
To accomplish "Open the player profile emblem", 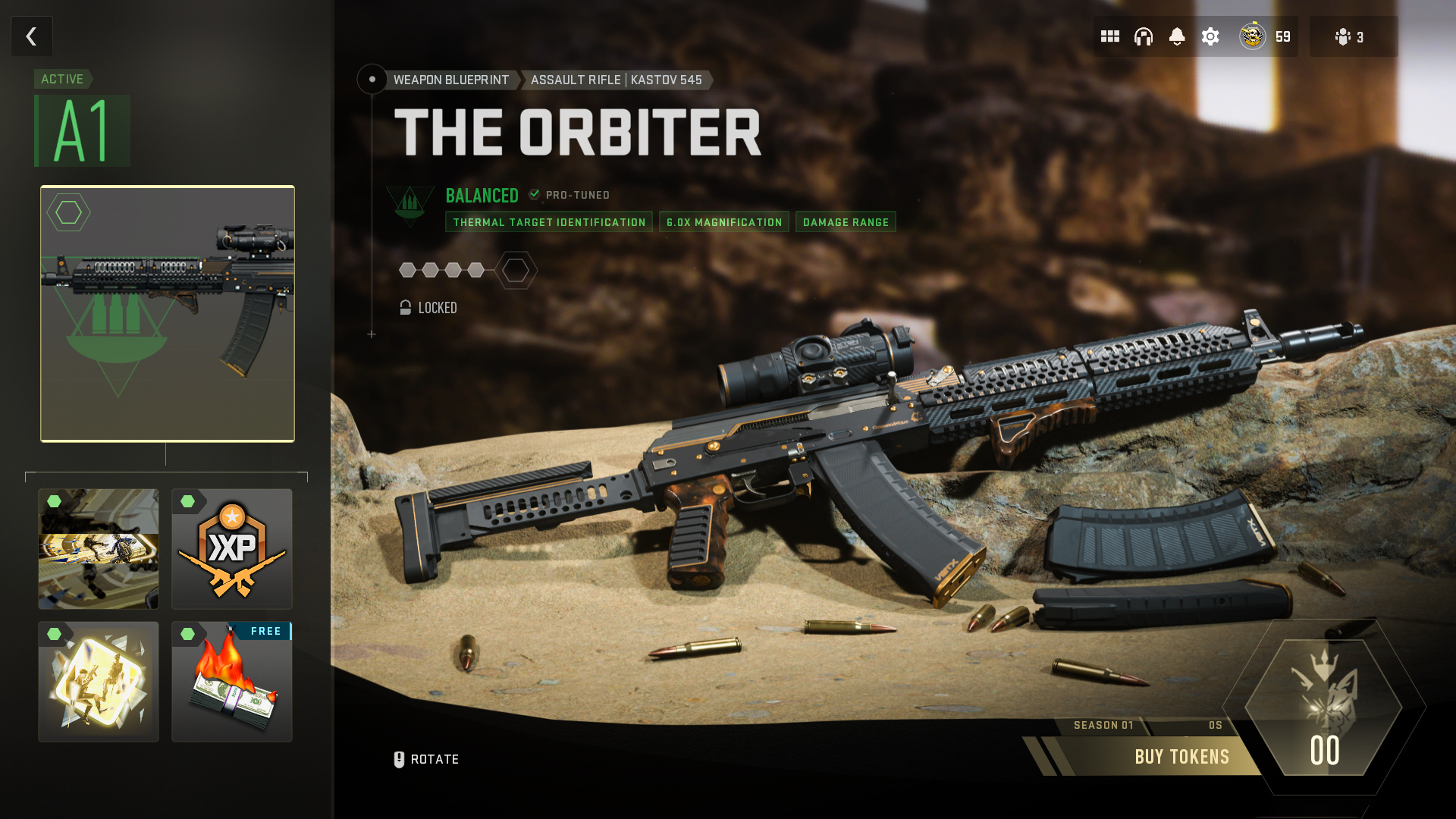I will pos(1253,36).
